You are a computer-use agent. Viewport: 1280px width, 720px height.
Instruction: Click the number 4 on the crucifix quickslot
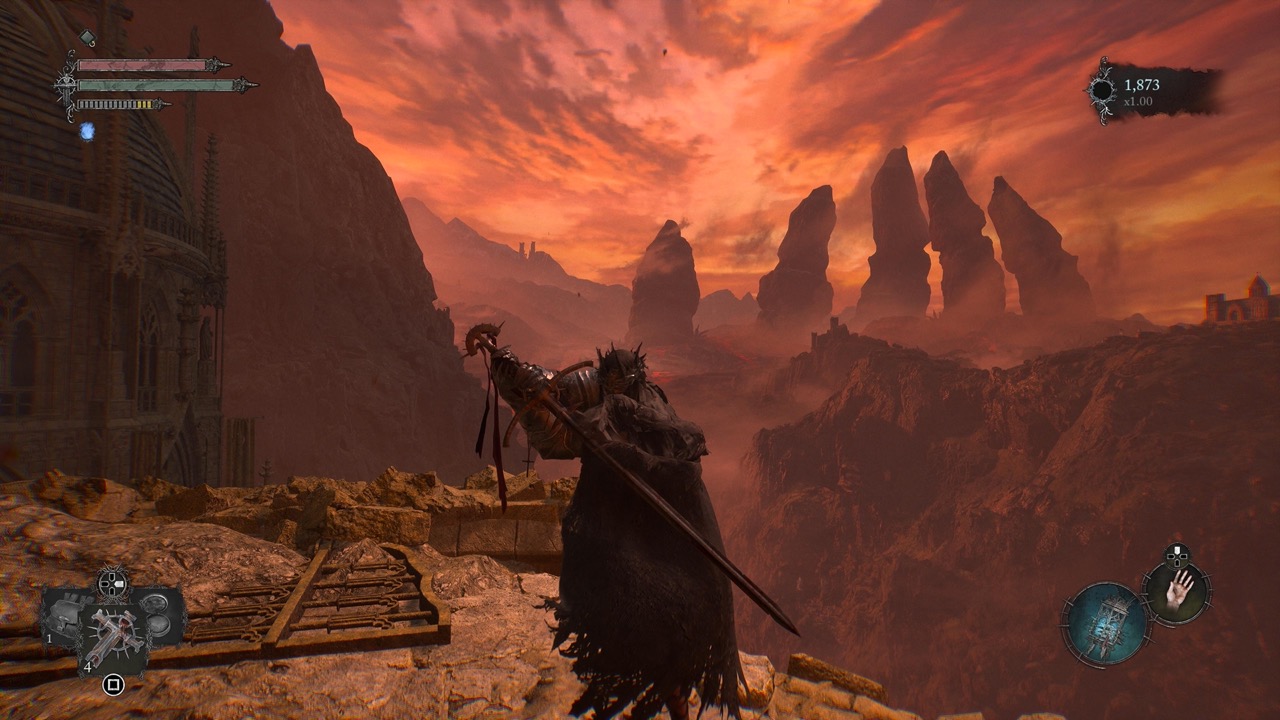pos(88,666)
